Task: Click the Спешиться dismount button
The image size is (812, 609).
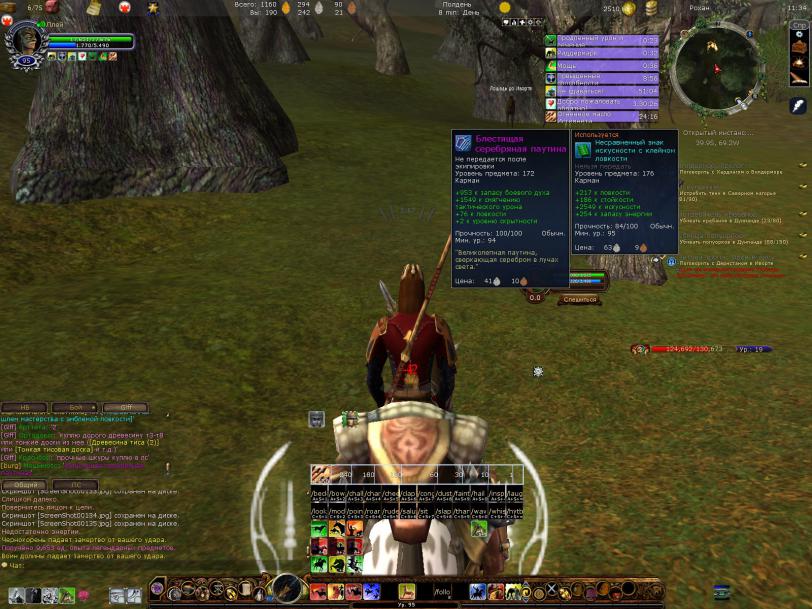Action: coord(579,299)
